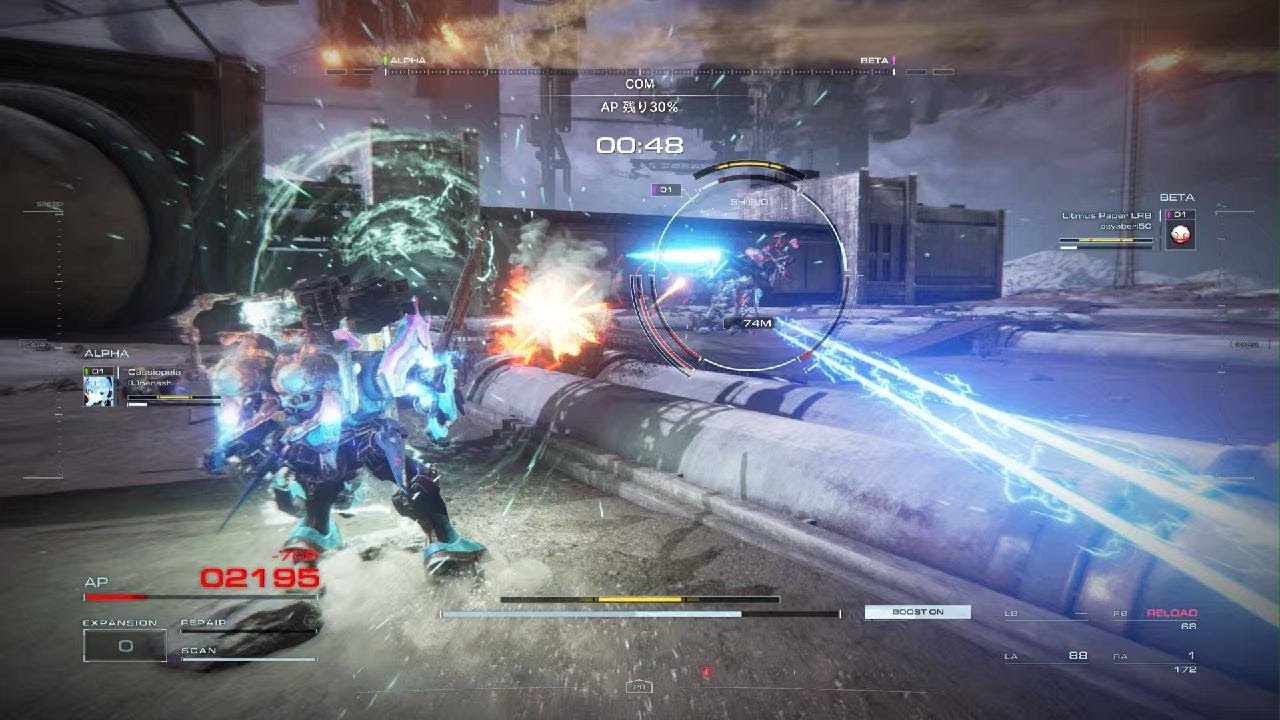The height and width of the screenshot is (720, 1280).
Task: Toggle the BOOST ON indicator
Action: pos(917,612)
